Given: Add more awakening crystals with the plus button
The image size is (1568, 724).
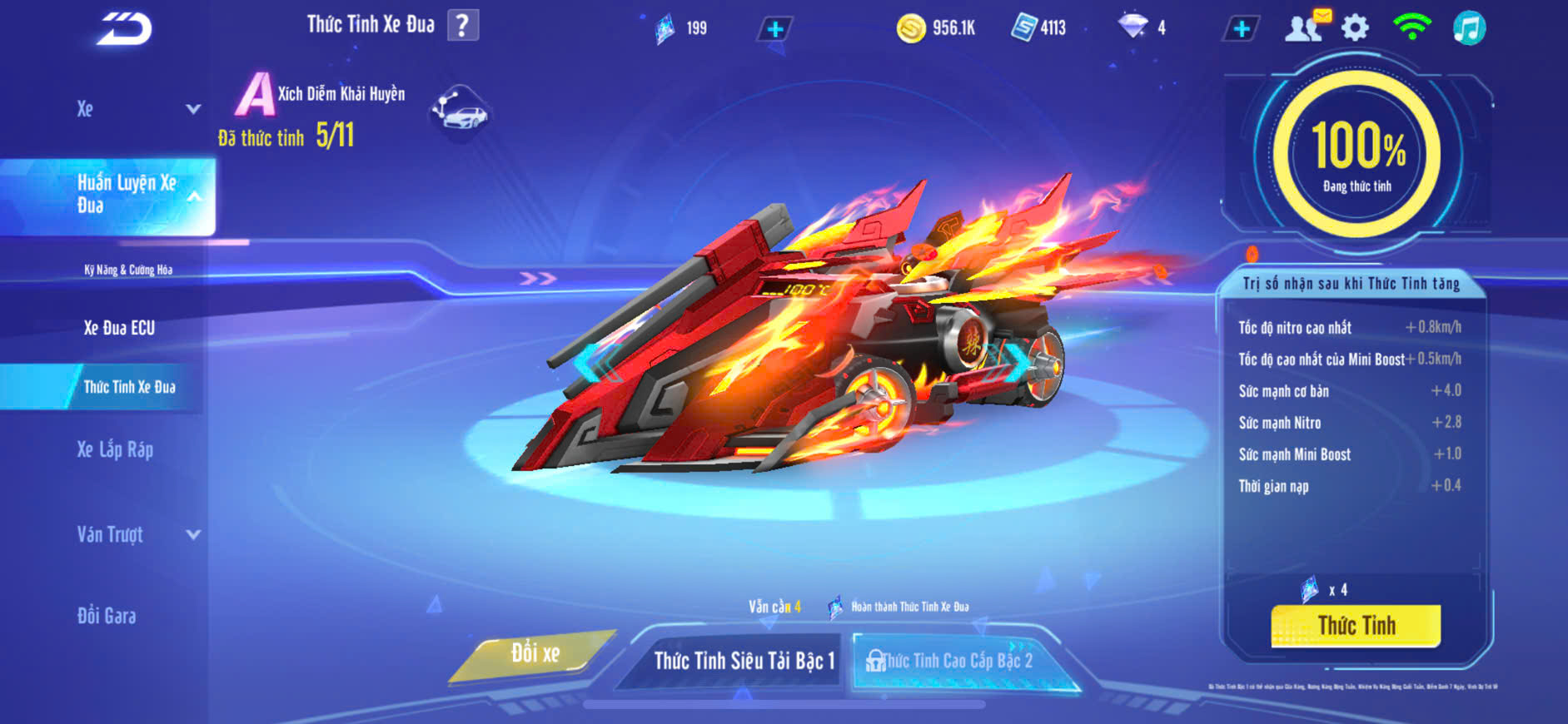Looking at the screenshot, I should (x=774, y=30).
